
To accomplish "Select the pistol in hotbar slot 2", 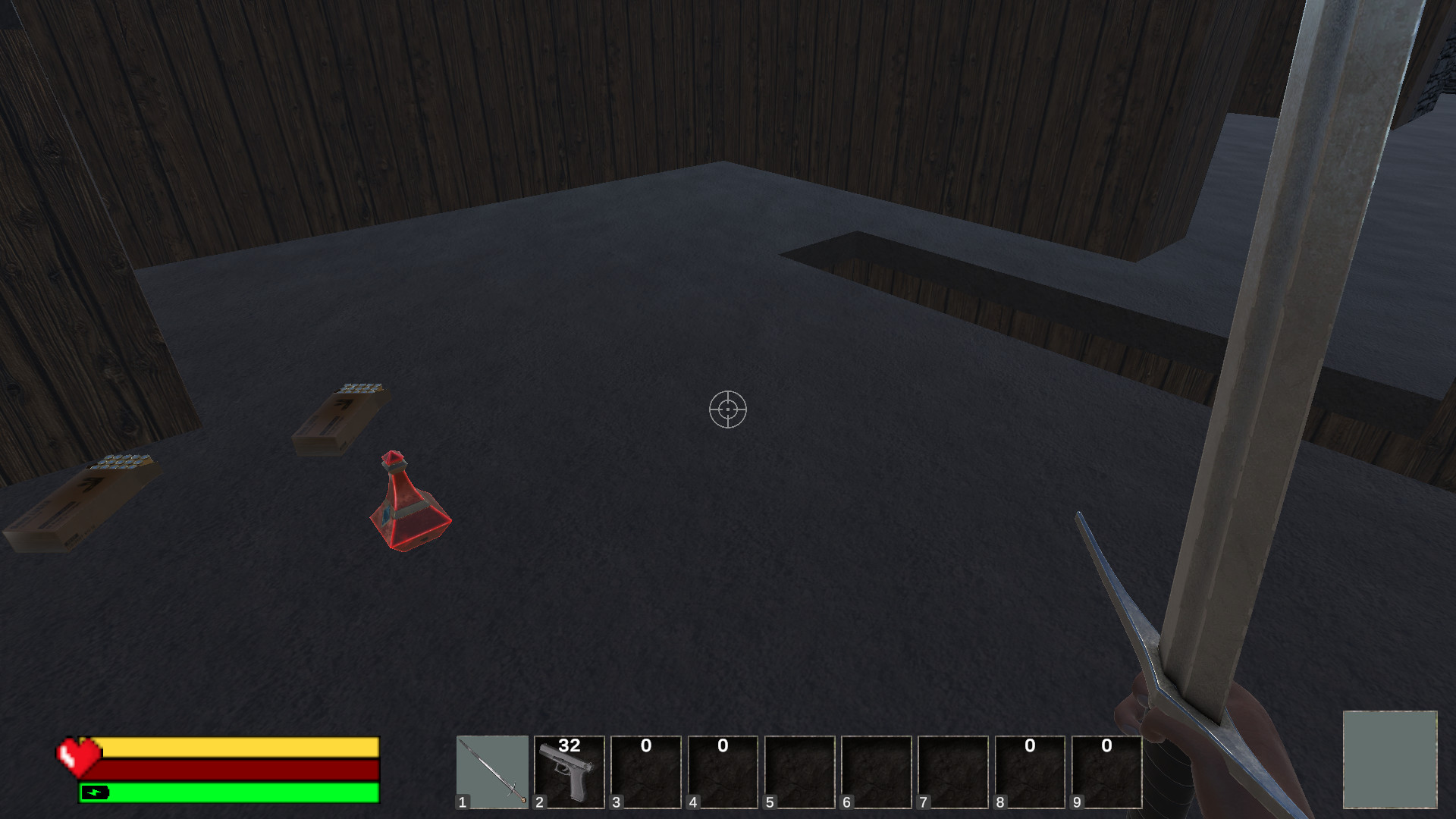I will [x=570, y=773].
